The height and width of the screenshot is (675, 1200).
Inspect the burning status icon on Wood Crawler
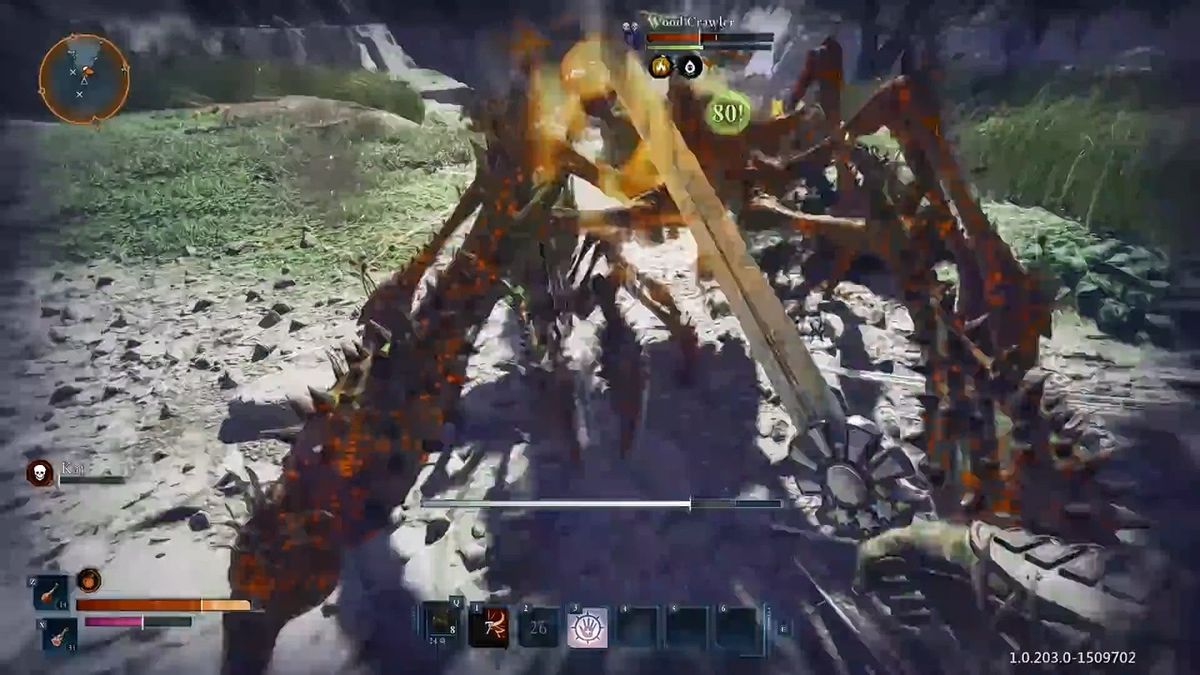[661, 67]
